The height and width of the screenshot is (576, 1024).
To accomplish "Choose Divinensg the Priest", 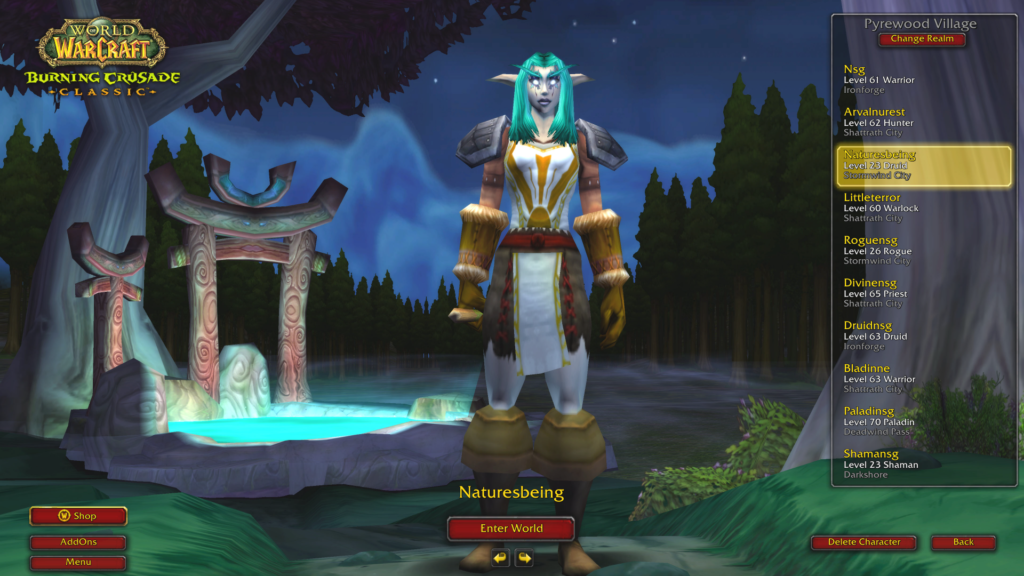I will pyautogui.click(x=923, y=294).
